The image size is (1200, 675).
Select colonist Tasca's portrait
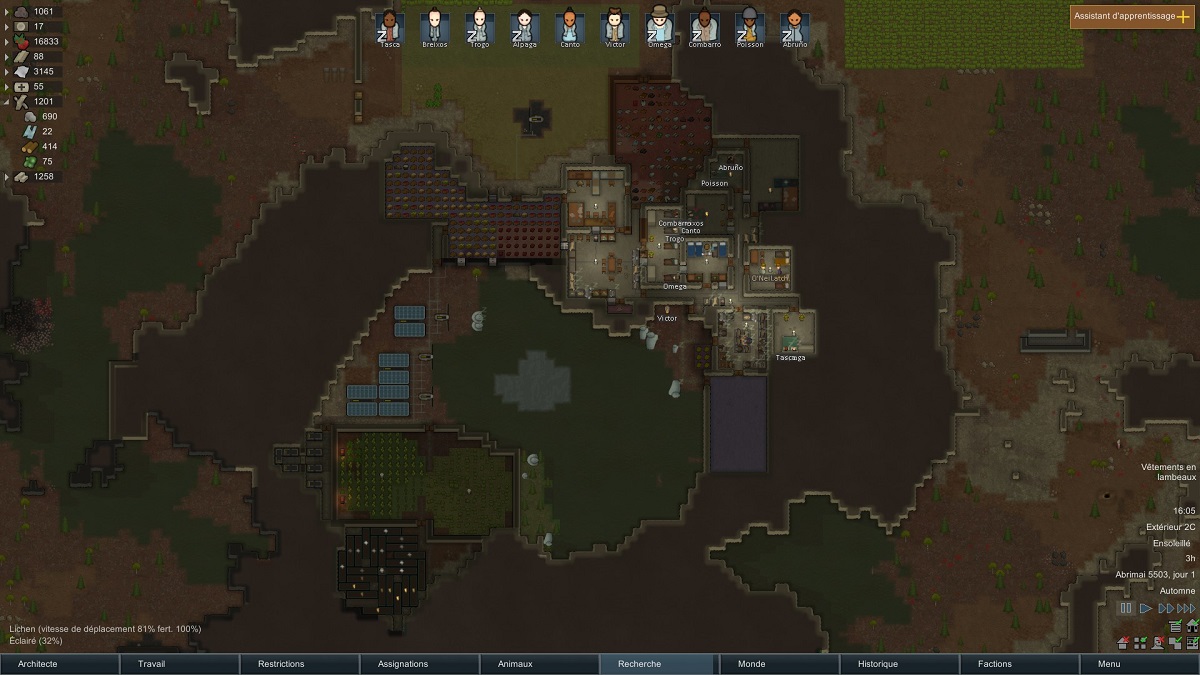388,27
